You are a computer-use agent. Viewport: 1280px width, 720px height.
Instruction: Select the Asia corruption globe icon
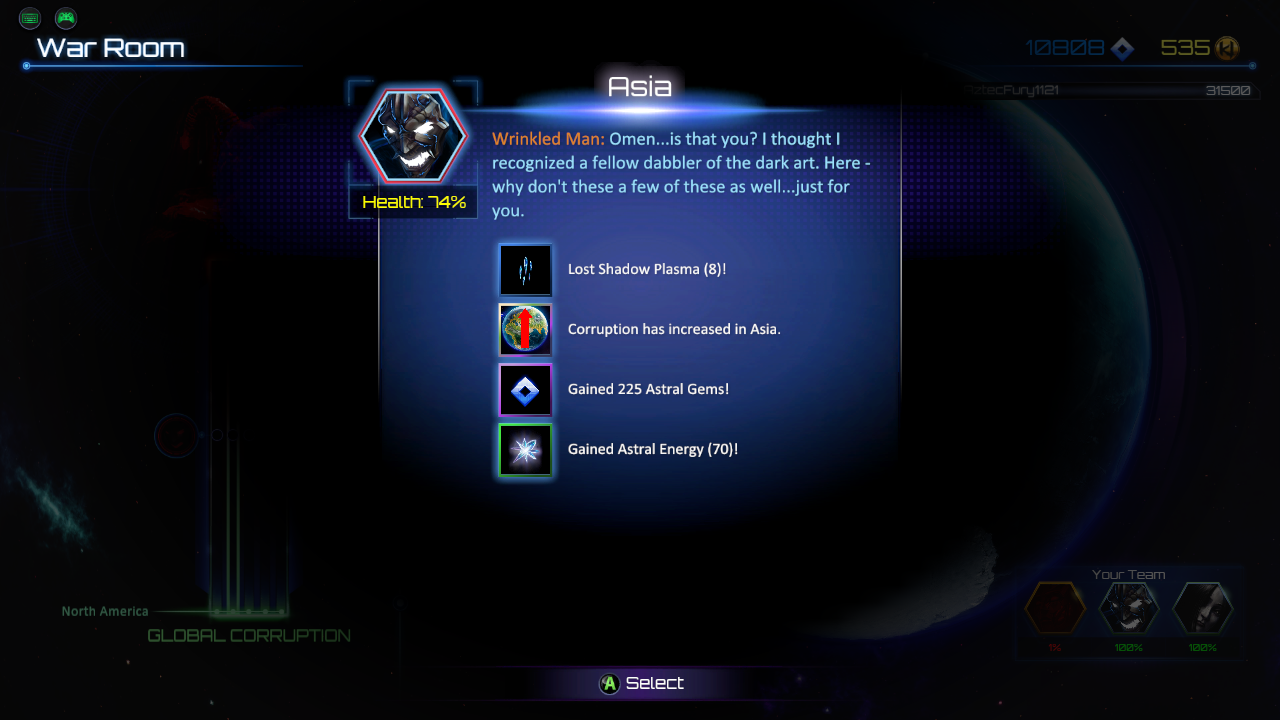525,330
